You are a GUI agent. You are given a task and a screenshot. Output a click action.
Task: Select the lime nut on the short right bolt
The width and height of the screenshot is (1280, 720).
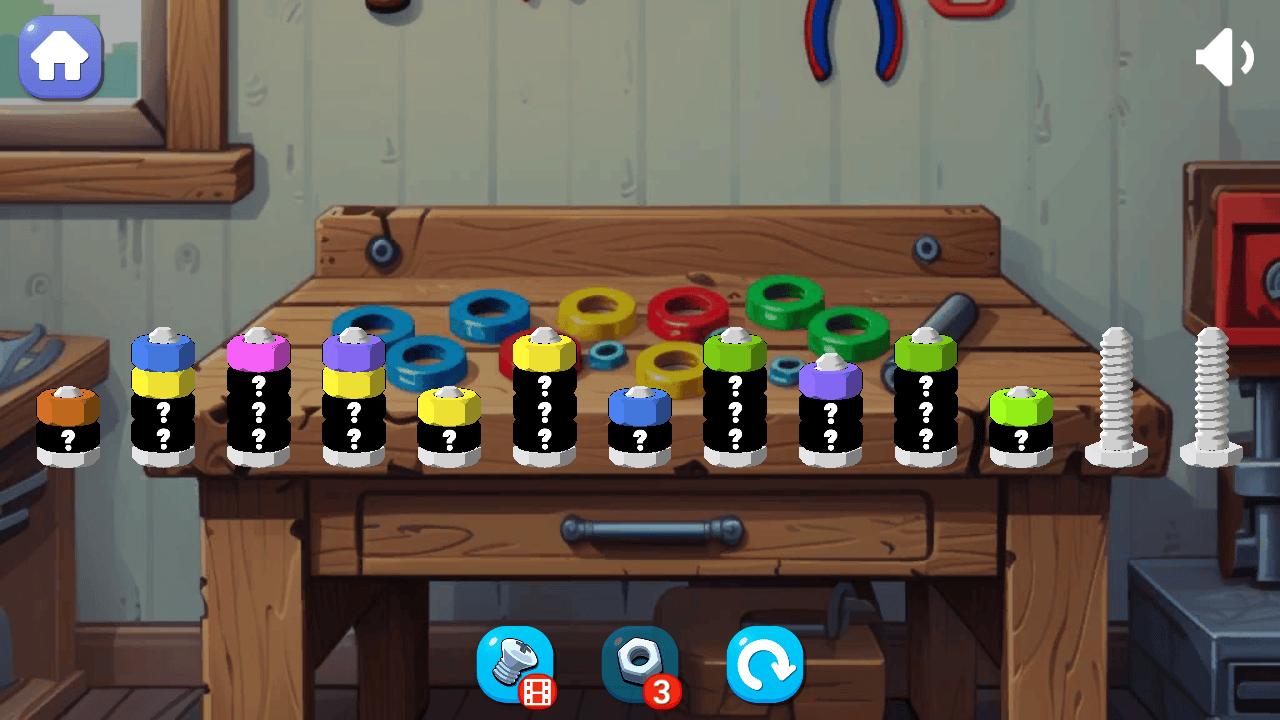point(1021,406)
